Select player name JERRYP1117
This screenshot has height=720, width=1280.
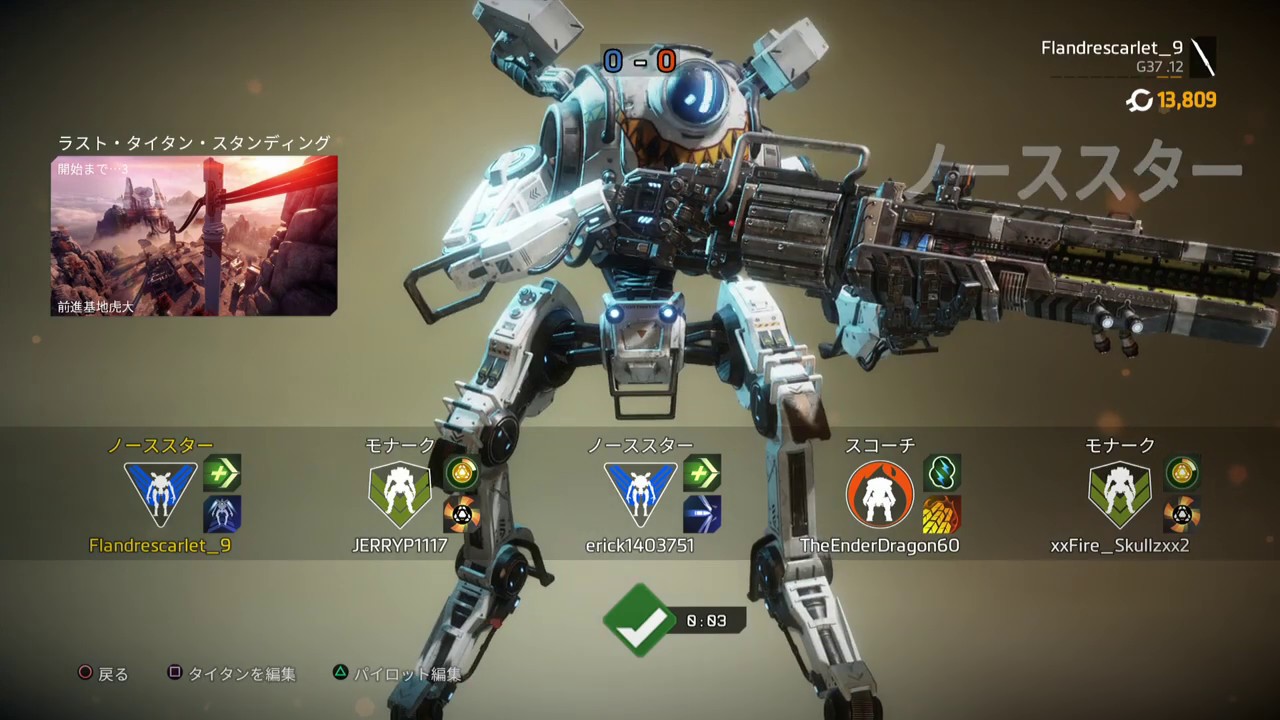pos(400,546)
